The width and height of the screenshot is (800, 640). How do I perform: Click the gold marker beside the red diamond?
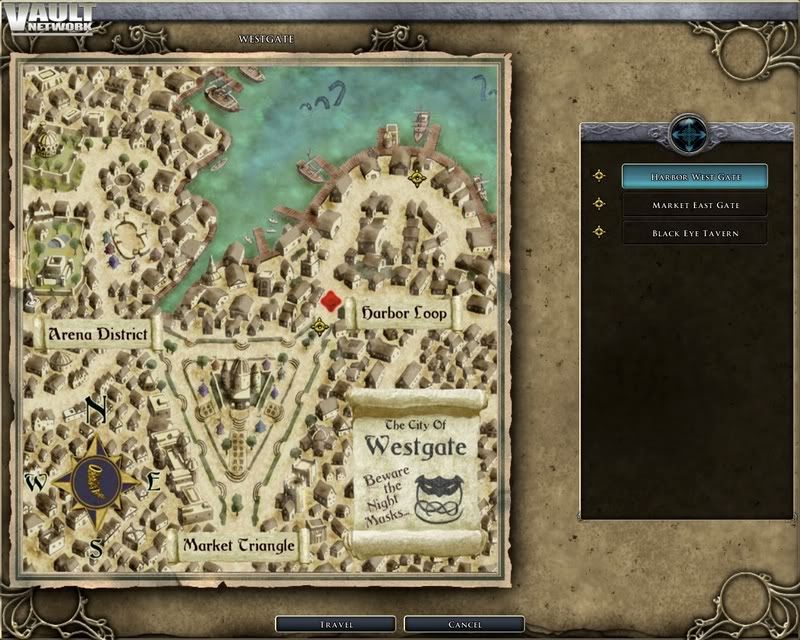[x=320, y=326]
